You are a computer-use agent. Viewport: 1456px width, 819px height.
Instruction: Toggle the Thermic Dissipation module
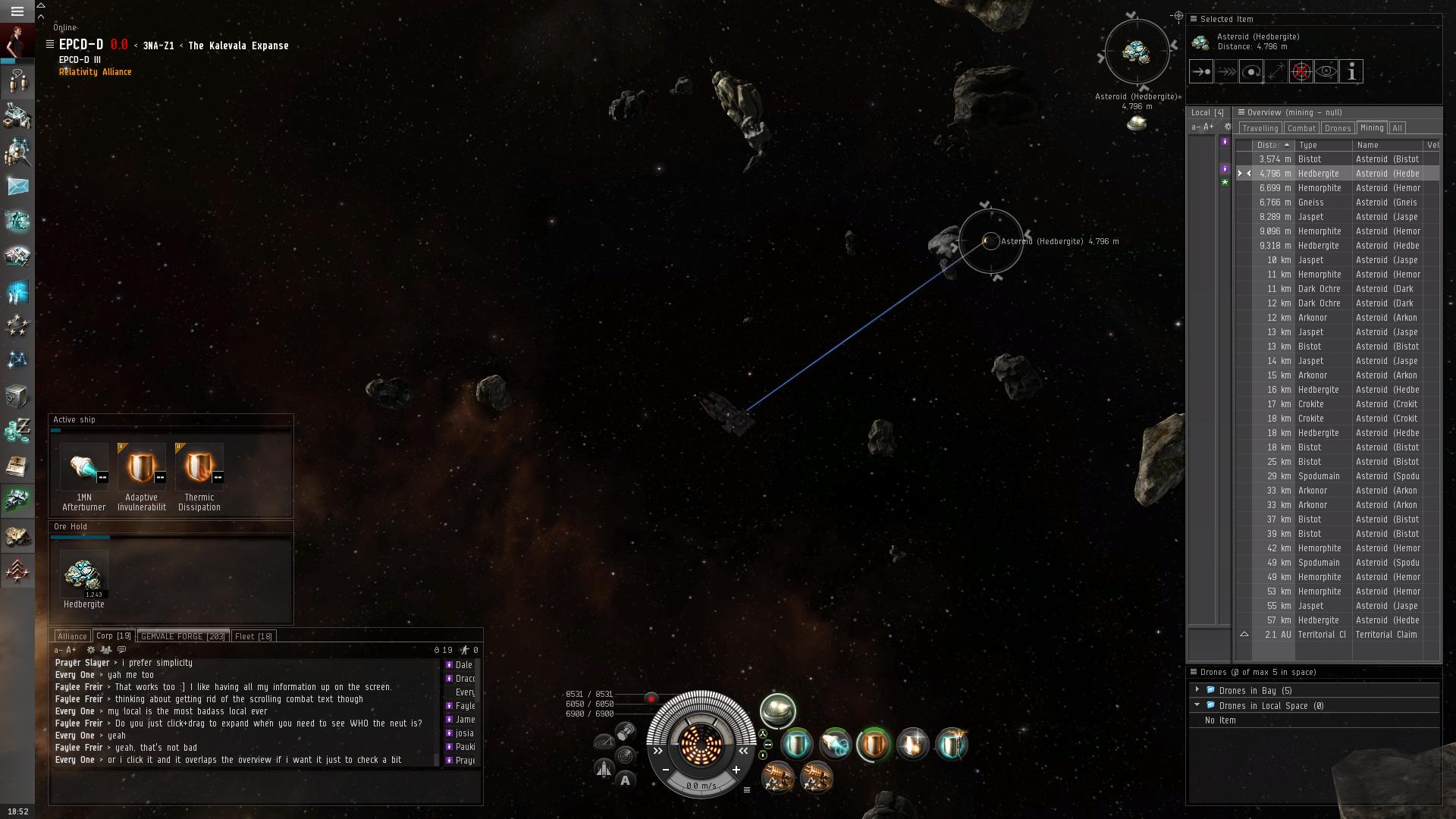pos(199,467)
